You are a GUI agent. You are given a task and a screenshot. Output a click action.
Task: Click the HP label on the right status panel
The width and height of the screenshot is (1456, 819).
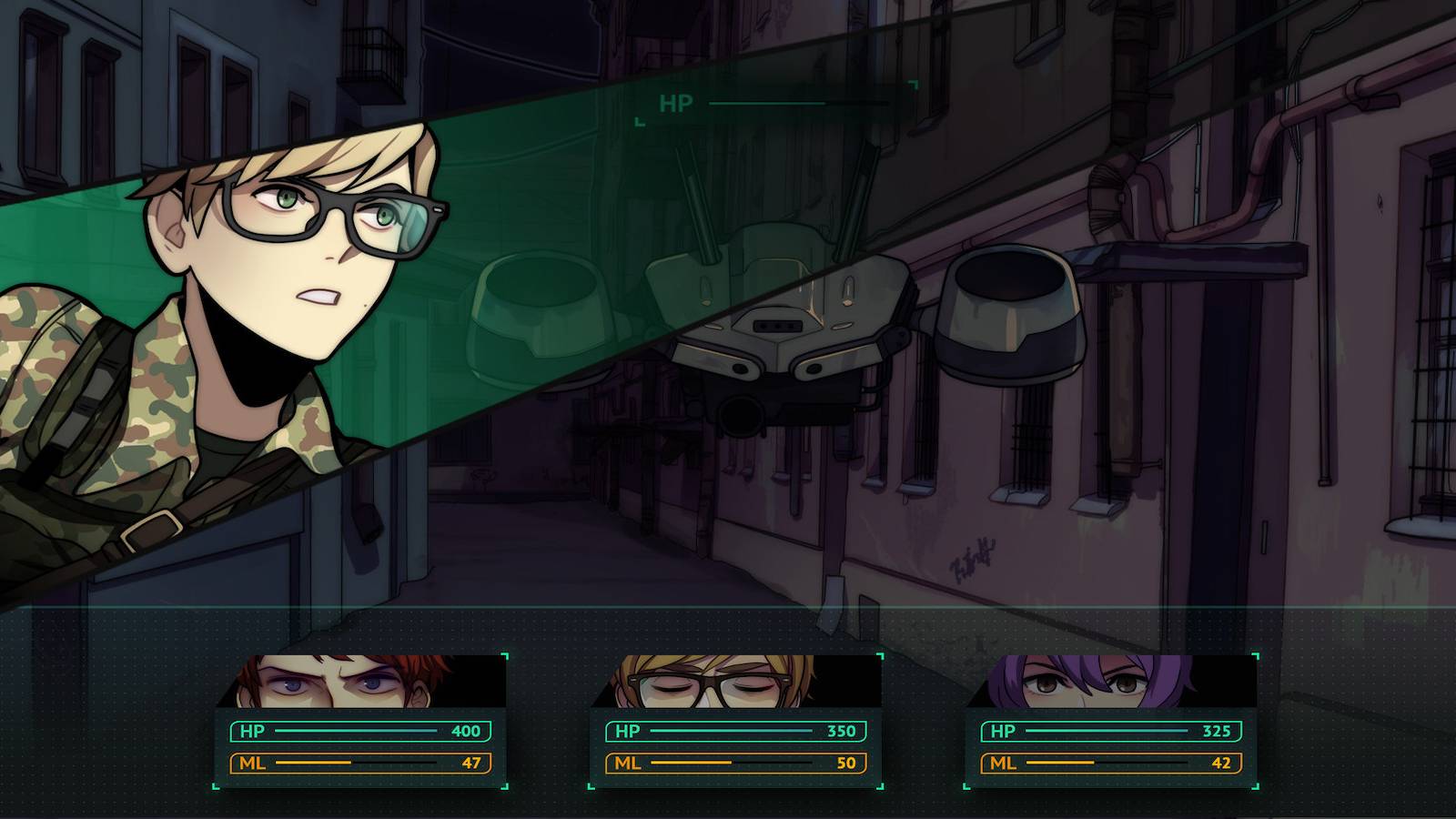[1004, 730]
